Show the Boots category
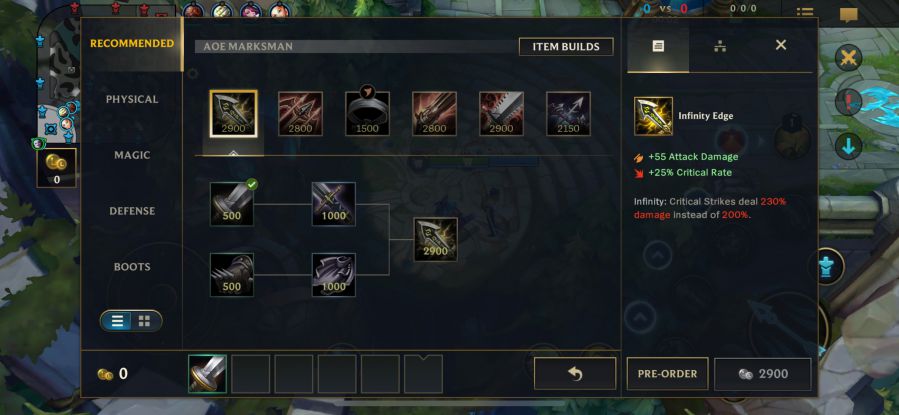Viewport: 899px width, 415px height. [132, 268]
